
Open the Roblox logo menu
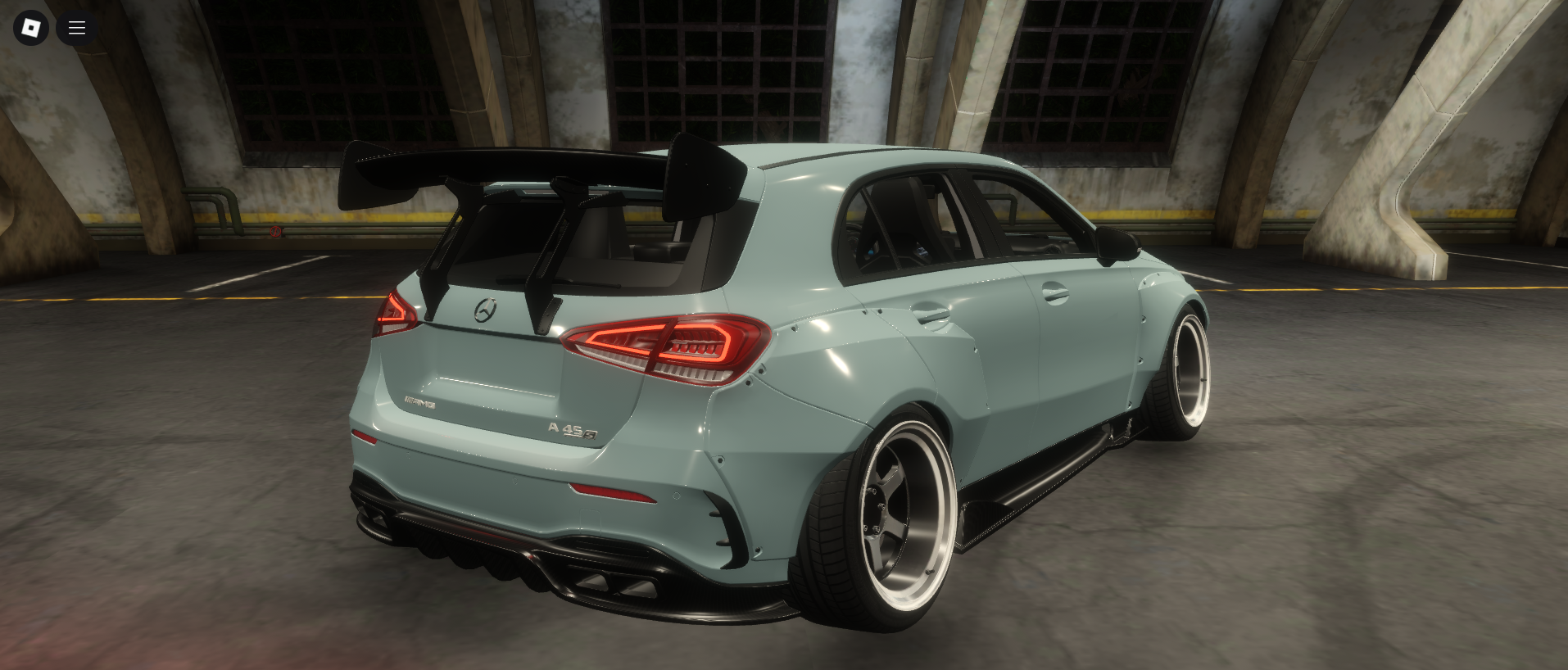tap(31, 28)
